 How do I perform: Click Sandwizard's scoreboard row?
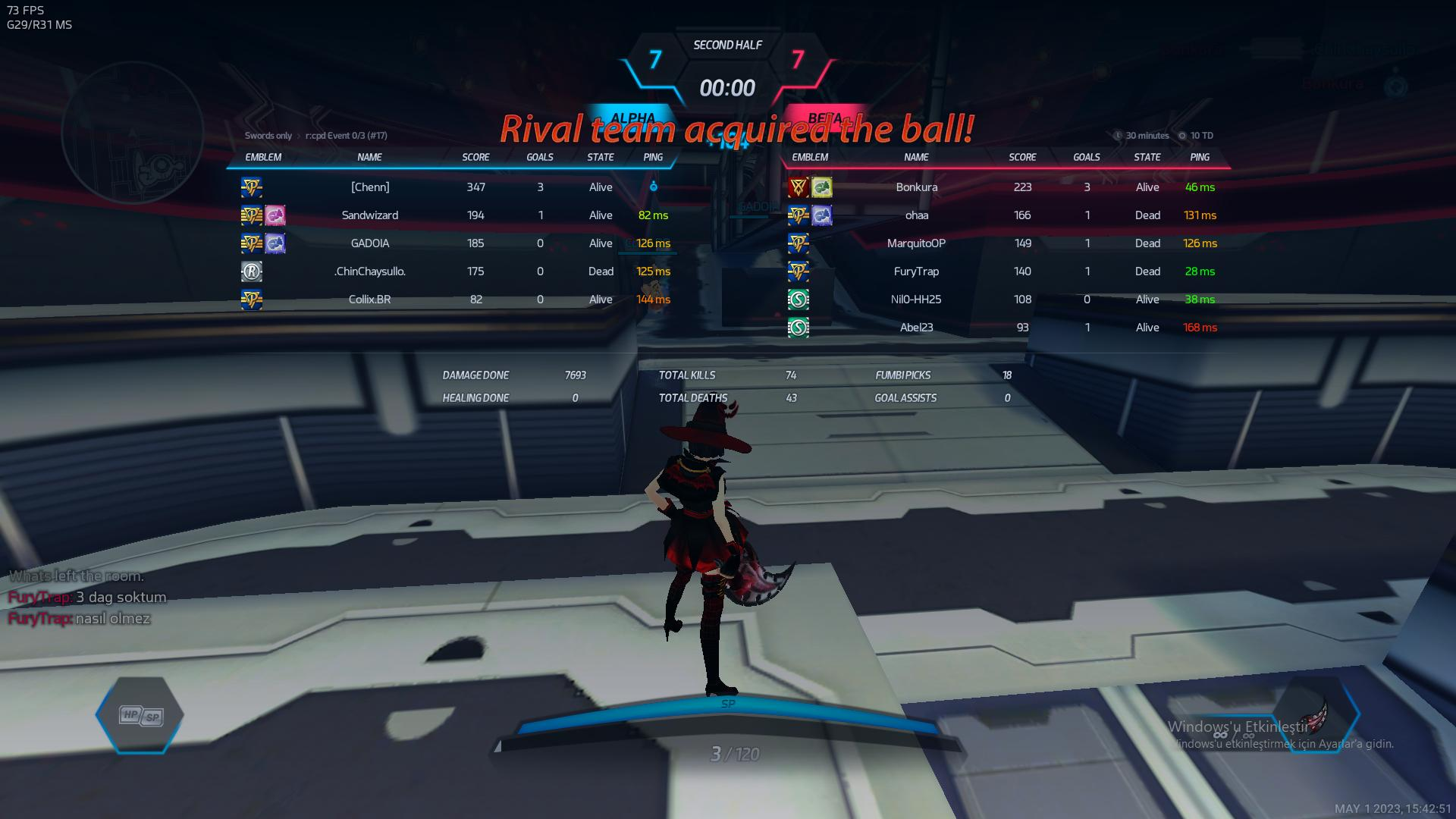[x=370, y=215]
